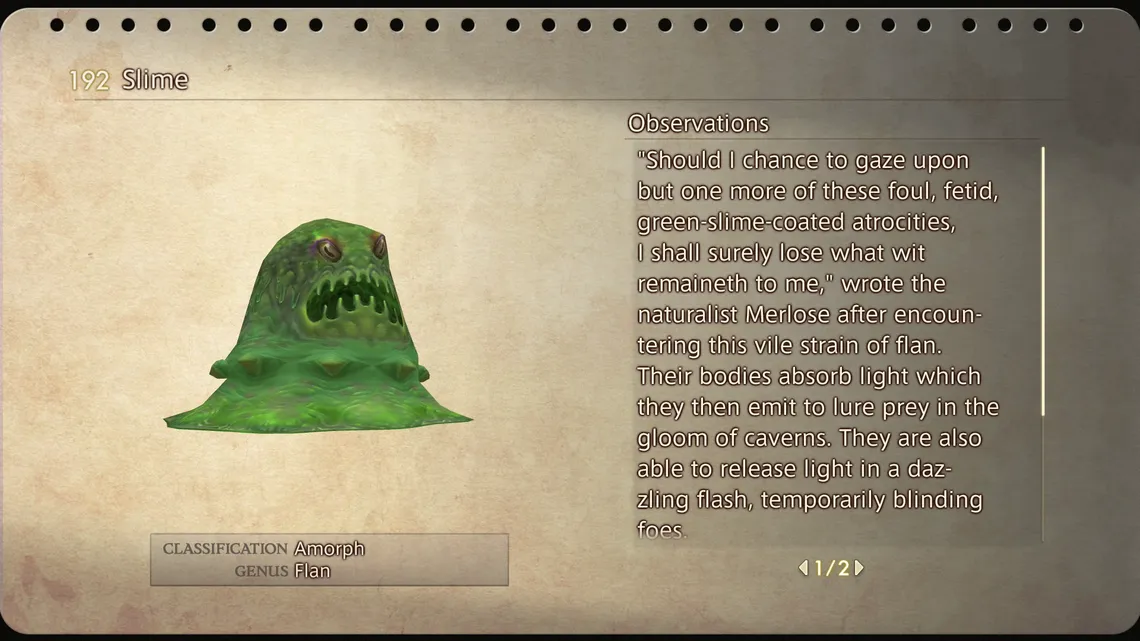Viewport: 1140px width, 641px height.
Task: Click the Observations text scrollbar
Action: tap(1043, 282)
